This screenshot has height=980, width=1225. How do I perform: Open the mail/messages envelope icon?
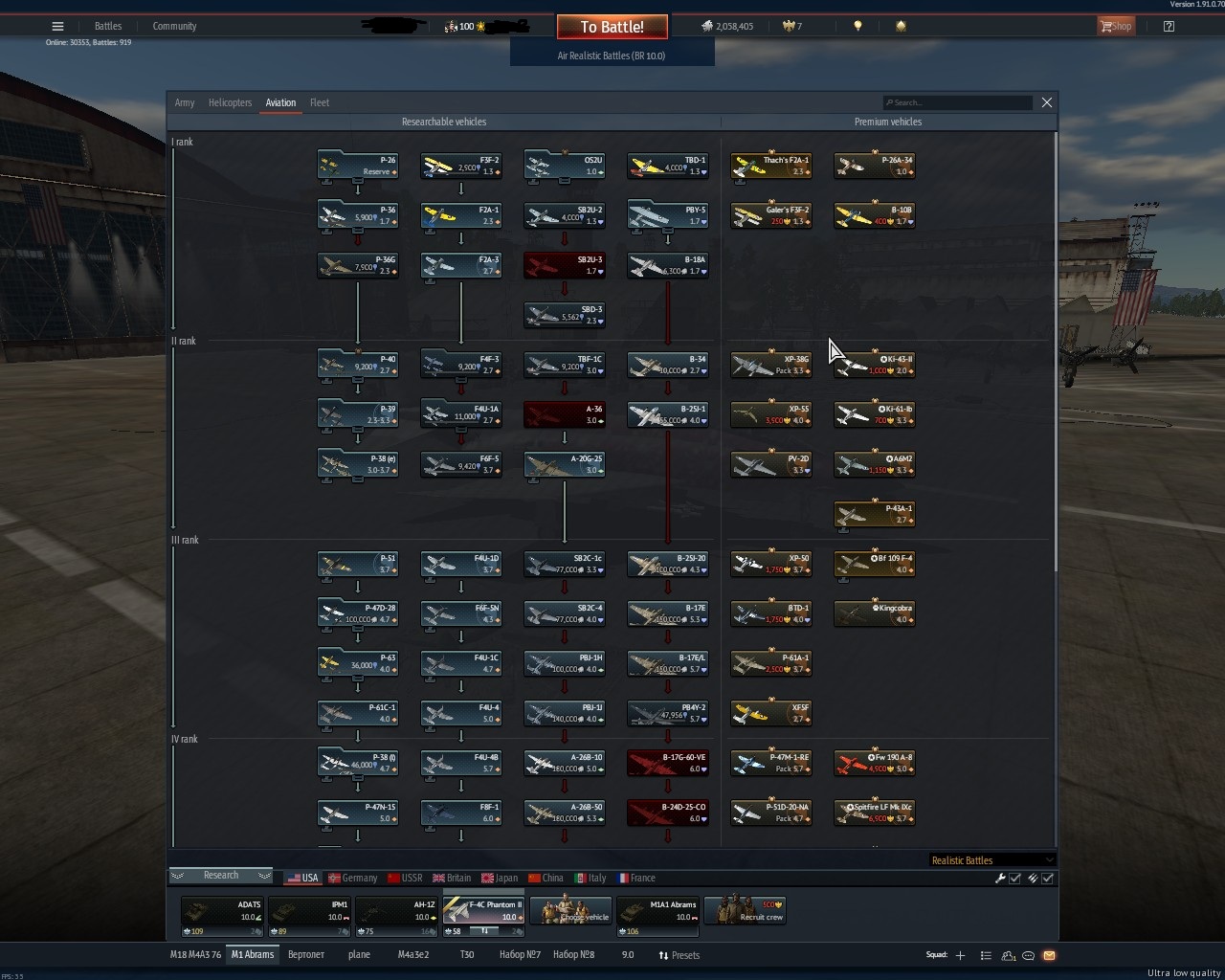(x=1049, y=954)
